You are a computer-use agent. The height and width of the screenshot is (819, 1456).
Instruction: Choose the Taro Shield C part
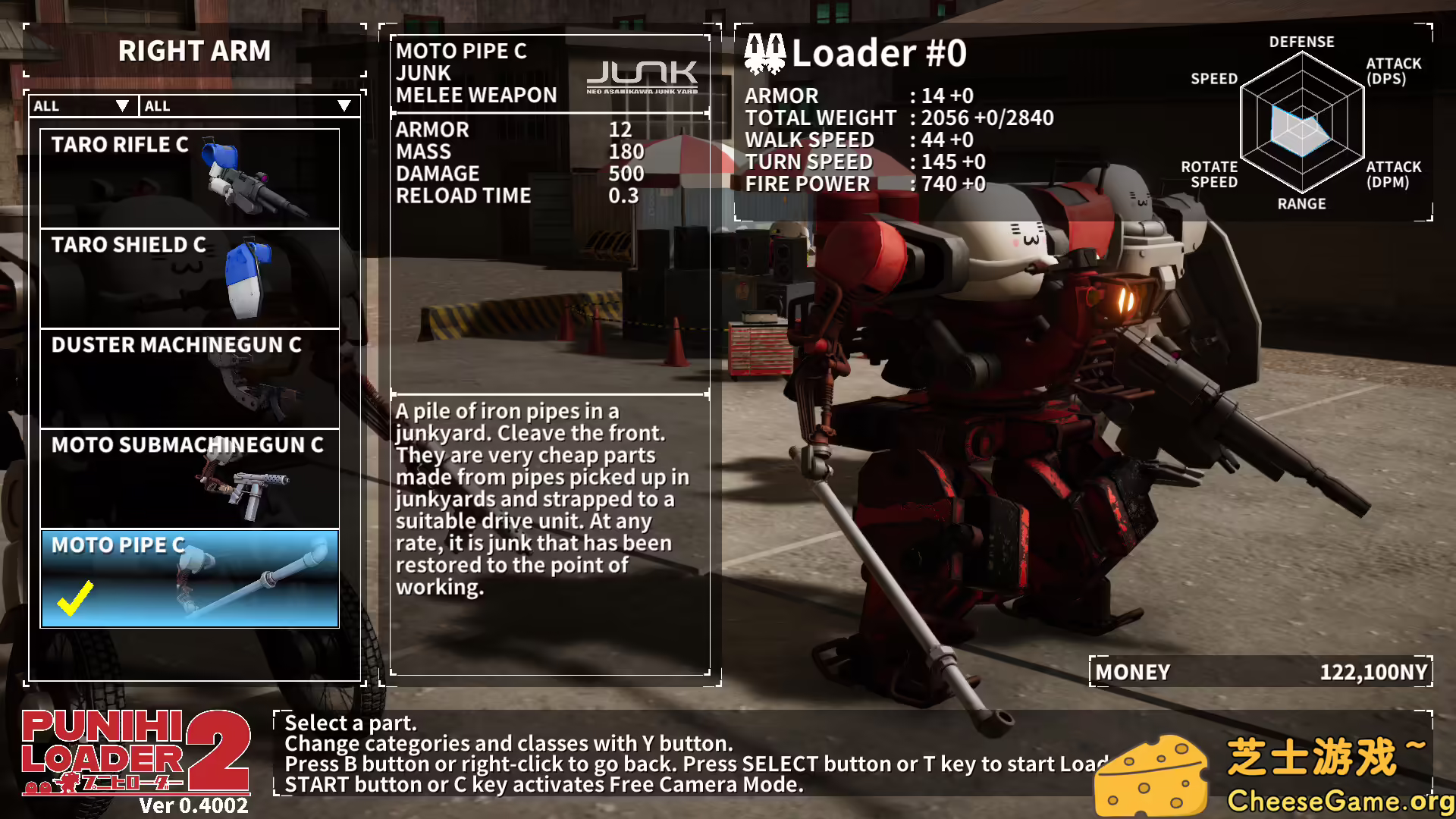(x=190, y=278)
